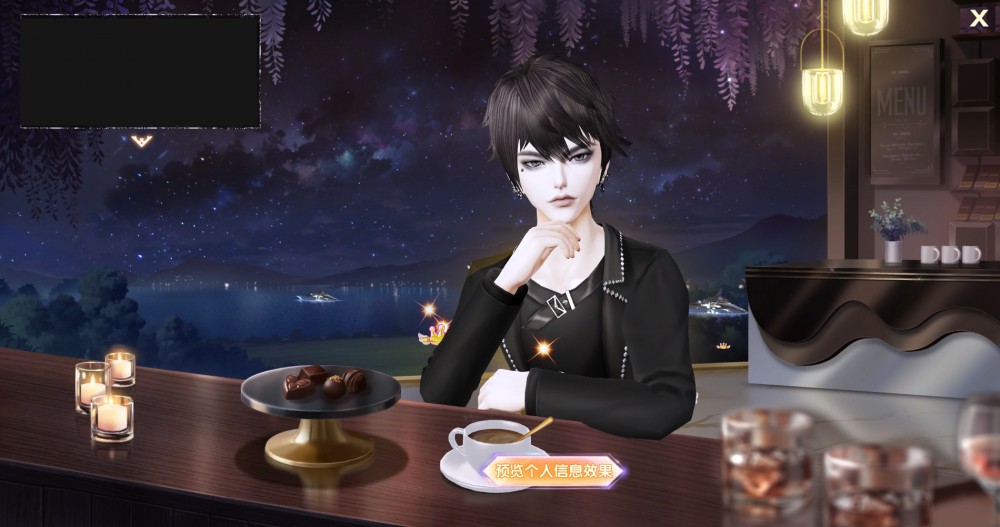Click the 预览个人信息效果 button

tap(554, 471)
